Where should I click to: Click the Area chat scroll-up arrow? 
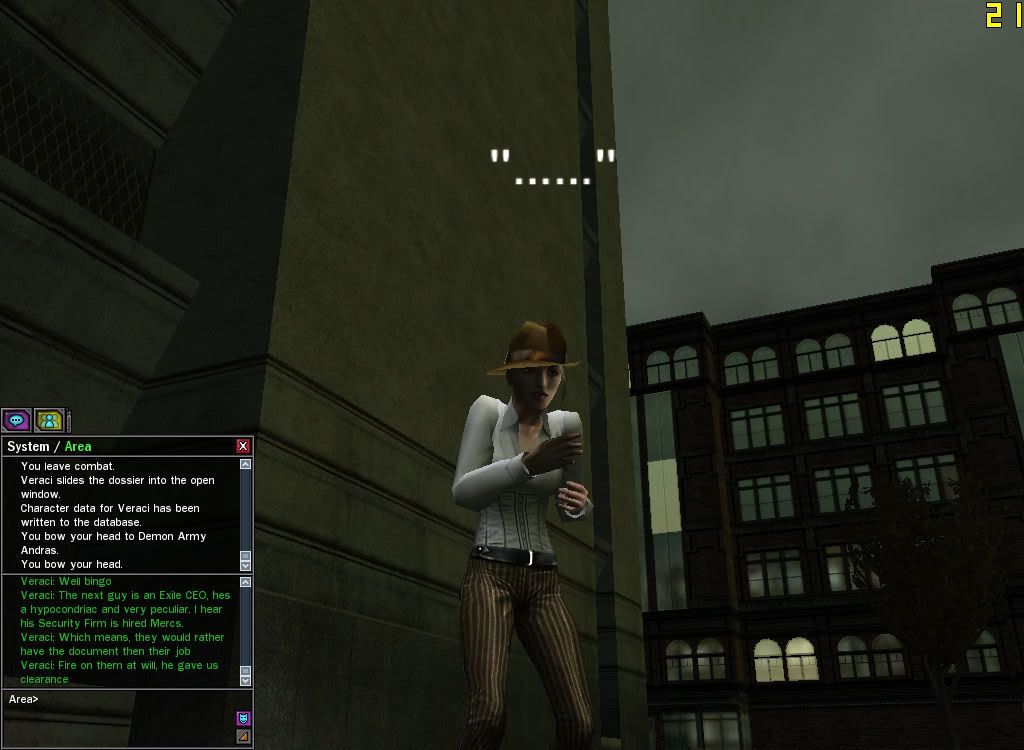pos(246,582)
